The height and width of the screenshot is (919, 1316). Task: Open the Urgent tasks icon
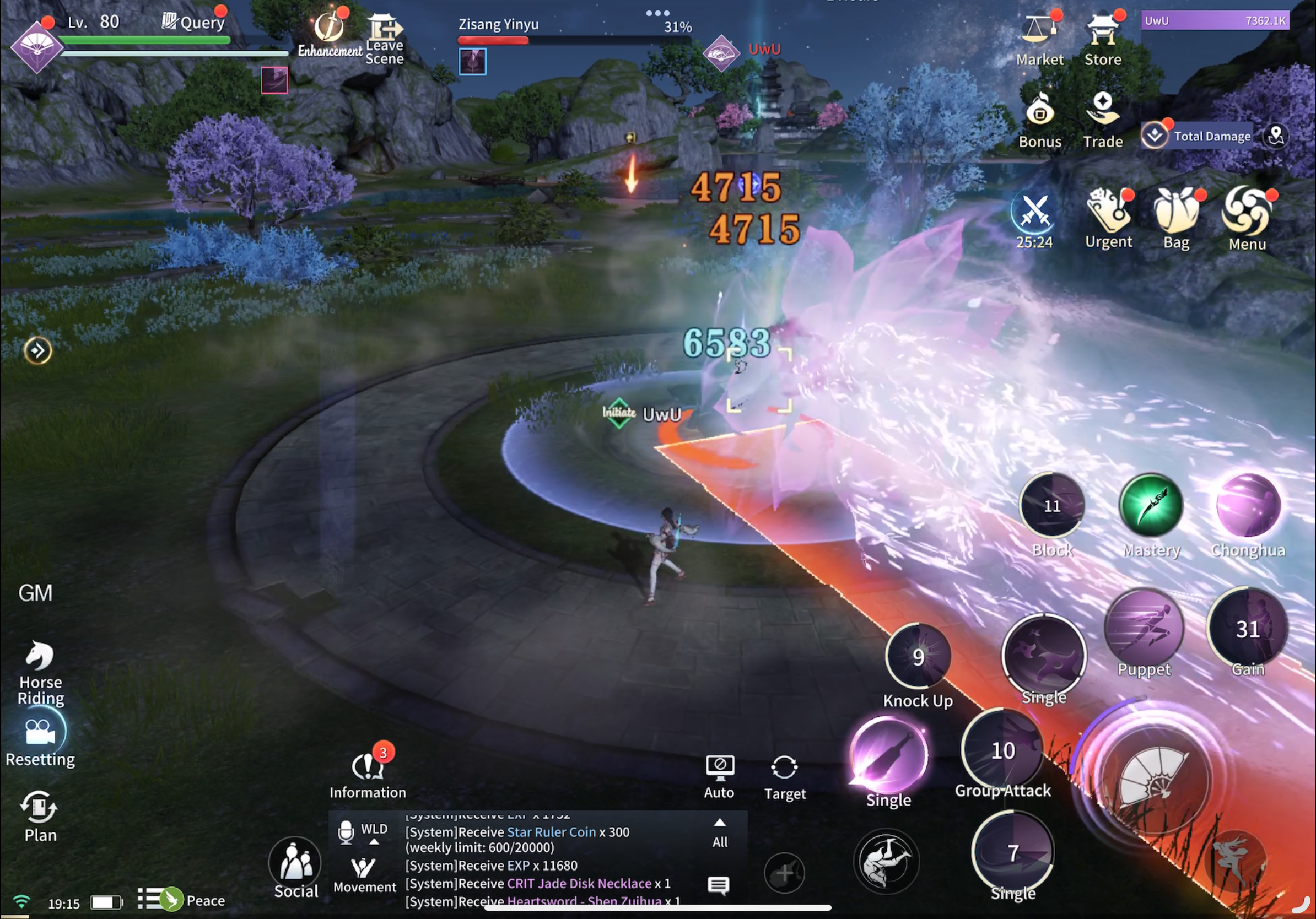tap(1108, 212)
